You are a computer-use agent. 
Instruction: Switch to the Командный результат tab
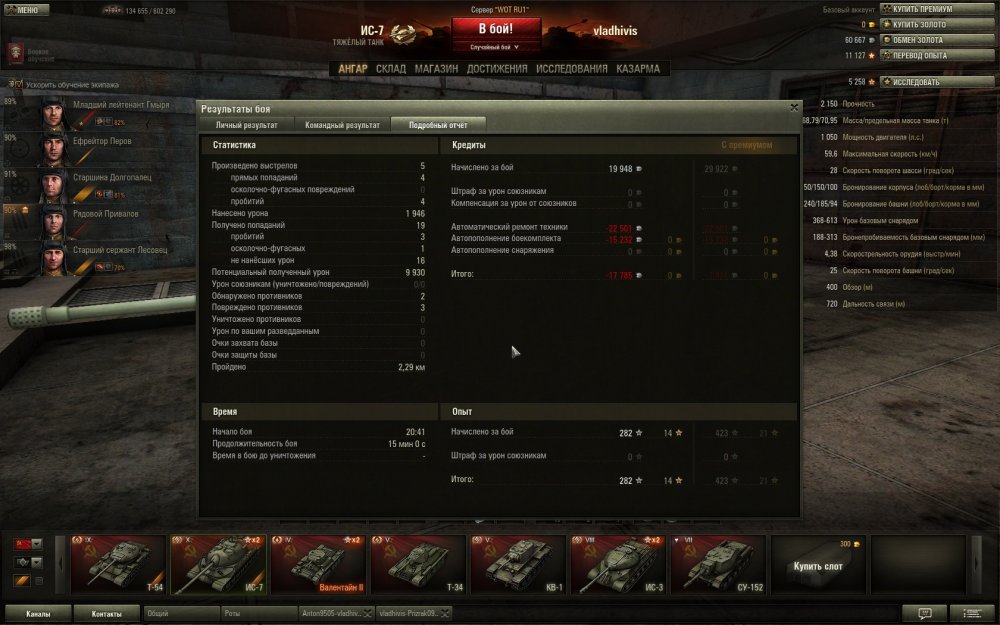(343, 125)
